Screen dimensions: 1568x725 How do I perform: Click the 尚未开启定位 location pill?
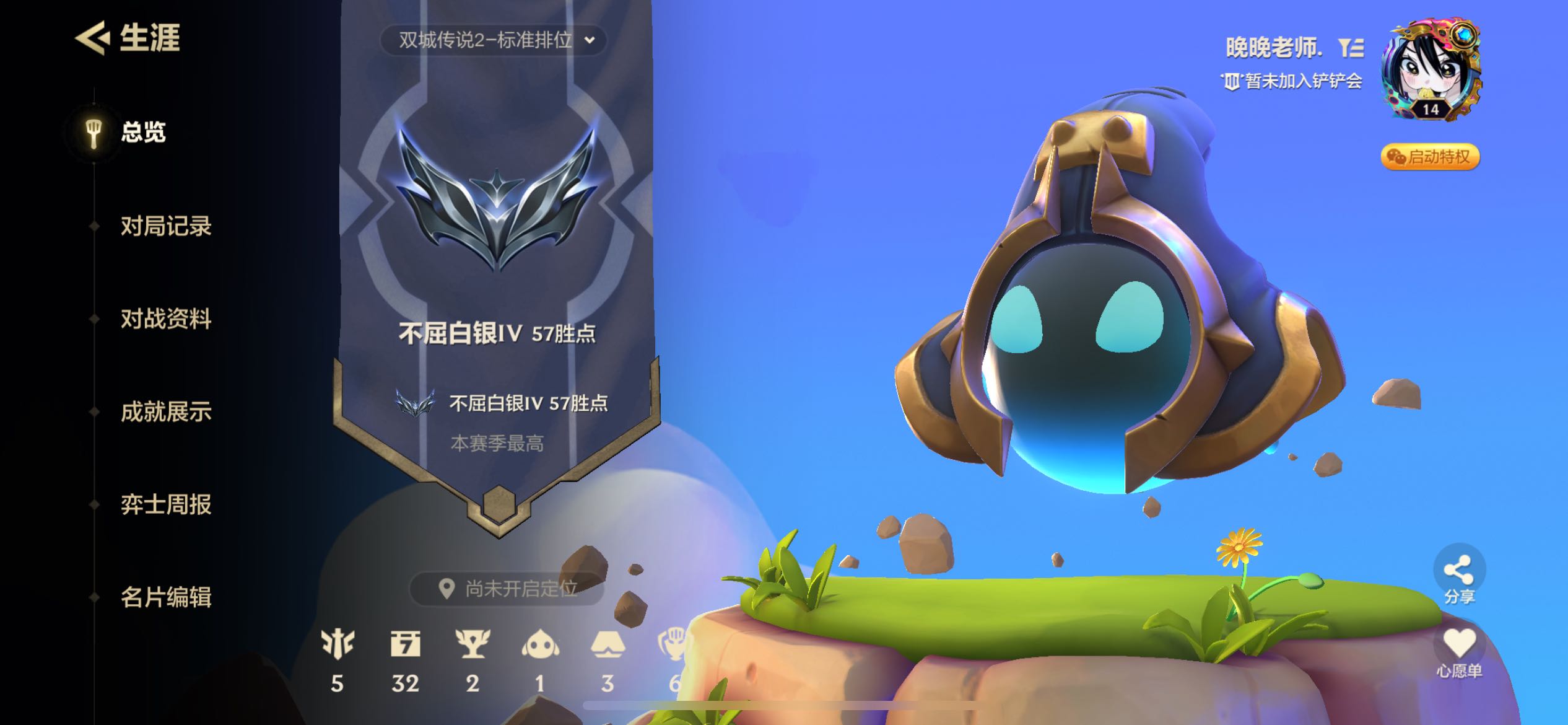tap(508, 588)
